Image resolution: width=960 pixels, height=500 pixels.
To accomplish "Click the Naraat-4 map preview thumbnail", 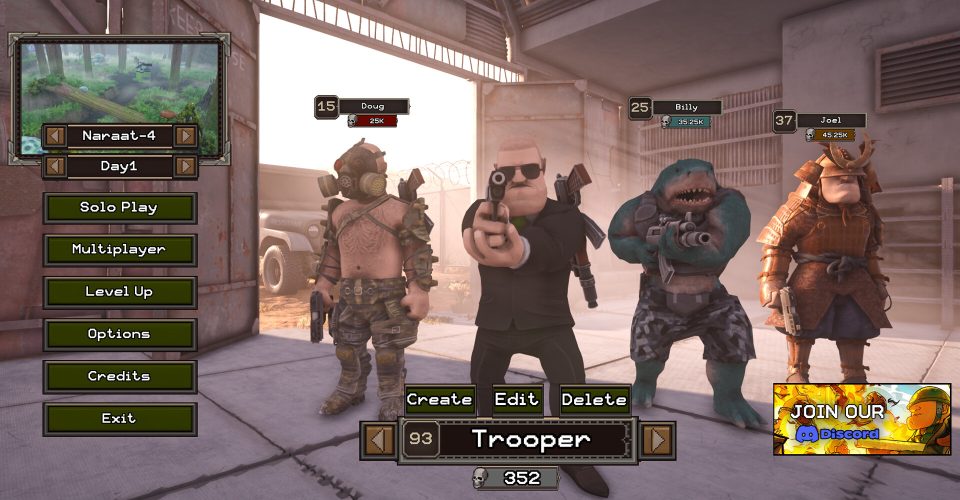I will pyautogui.click(x=120, y=82).
